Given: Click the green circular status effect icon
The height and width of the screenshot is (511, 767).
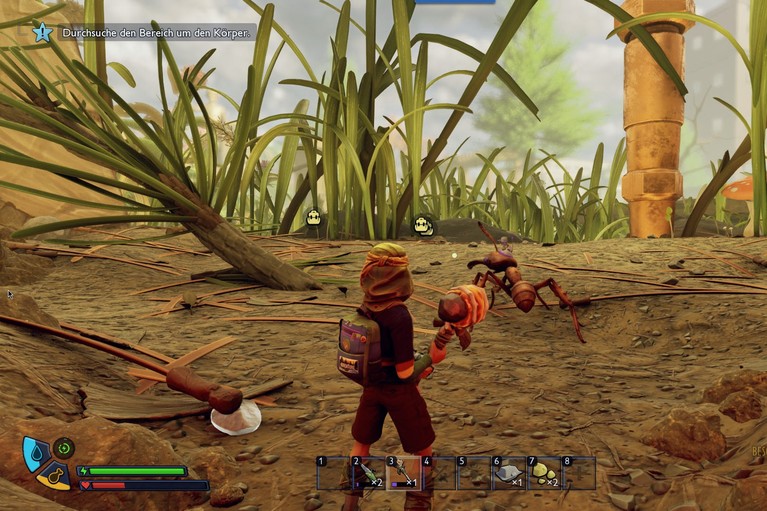Looking at the screenshot, I should [64, 448].
